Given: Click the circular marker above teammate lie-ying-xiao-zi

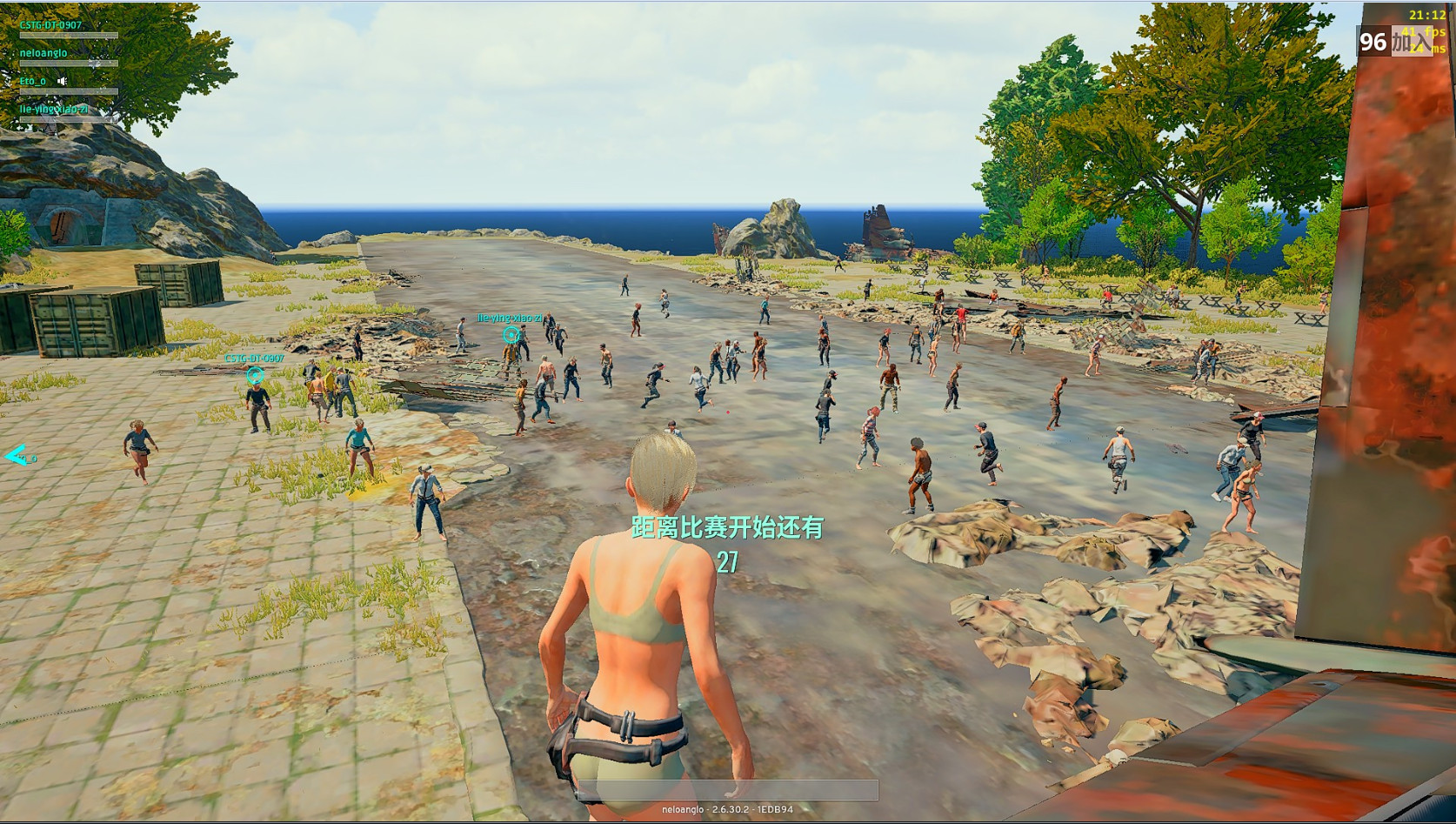Looking at the screenshot, I should tap(511, 334).
